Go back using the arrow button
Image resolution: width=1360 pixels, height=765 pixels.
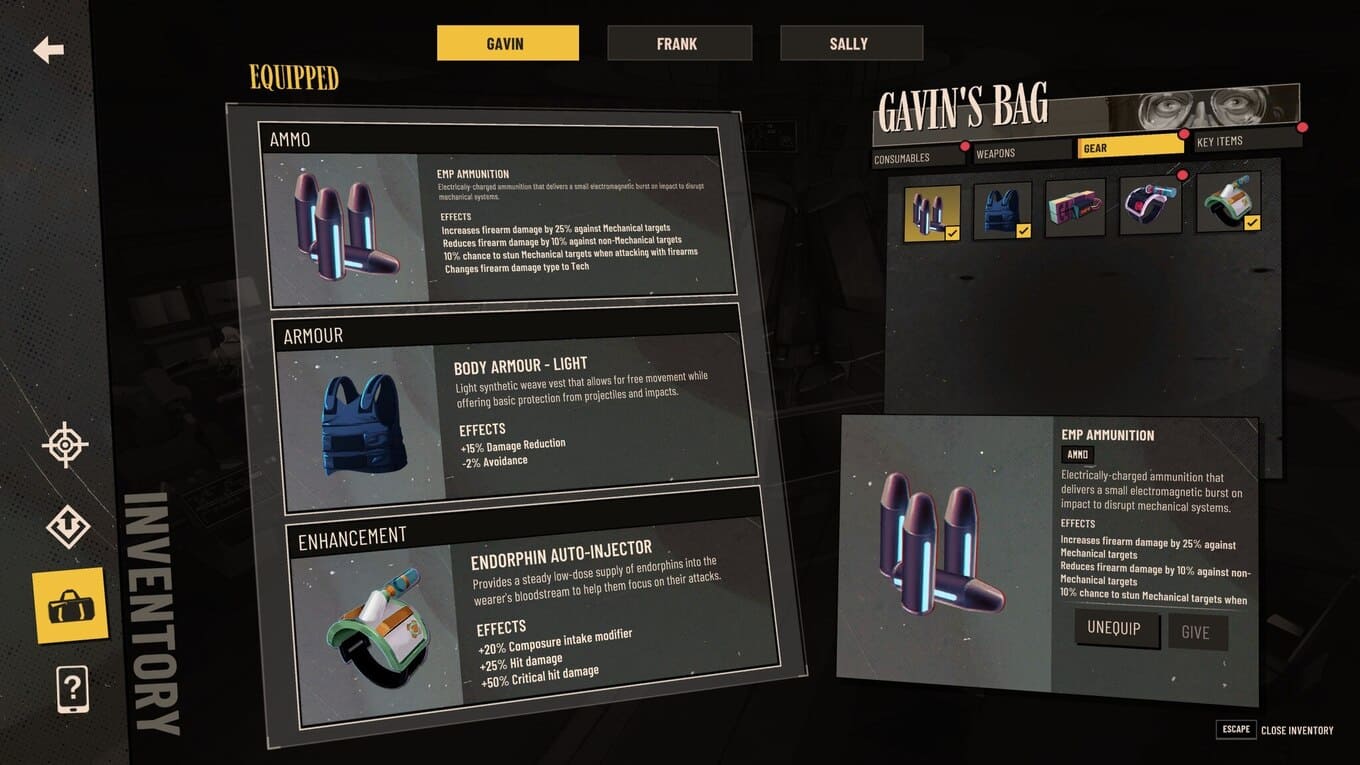point(48,50)
